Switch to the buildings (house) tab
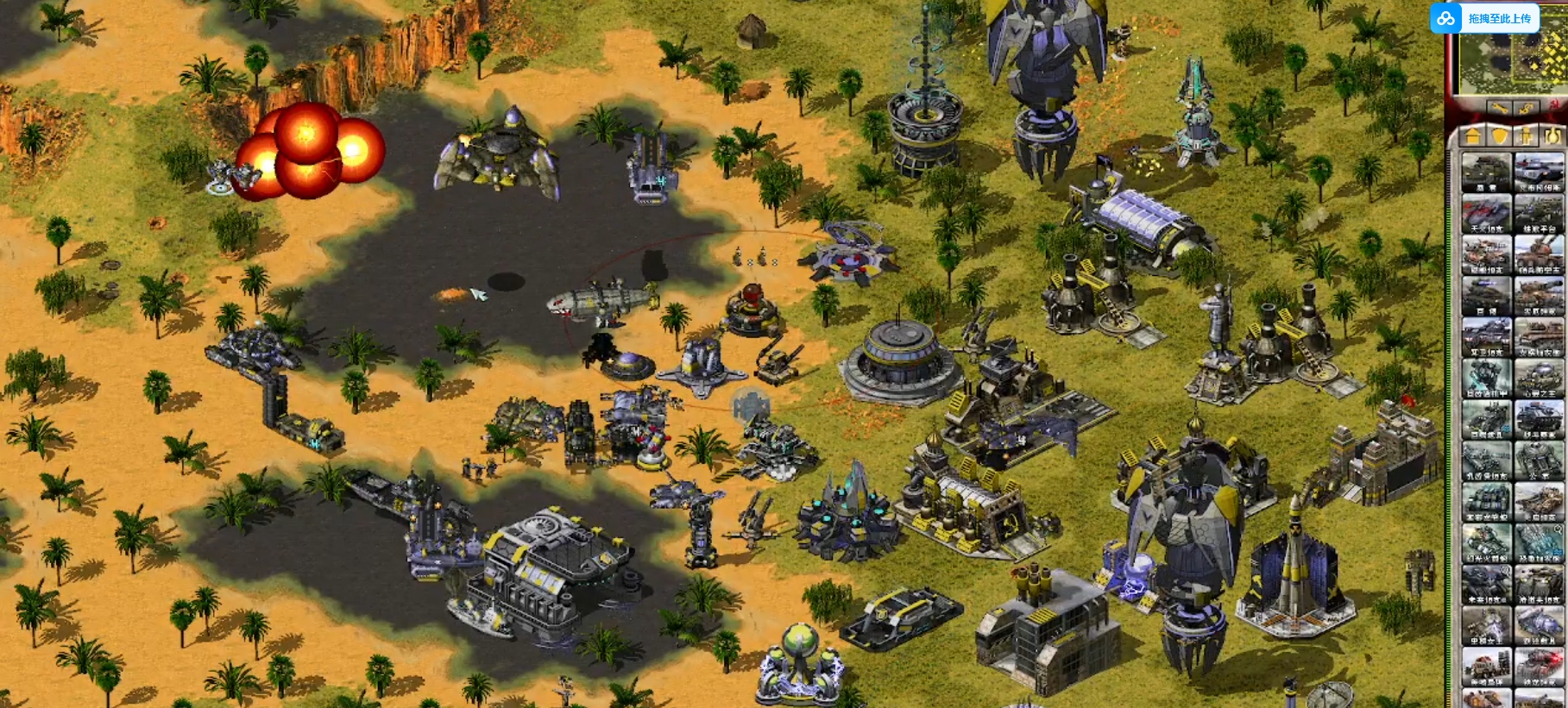 point(1473,135)
